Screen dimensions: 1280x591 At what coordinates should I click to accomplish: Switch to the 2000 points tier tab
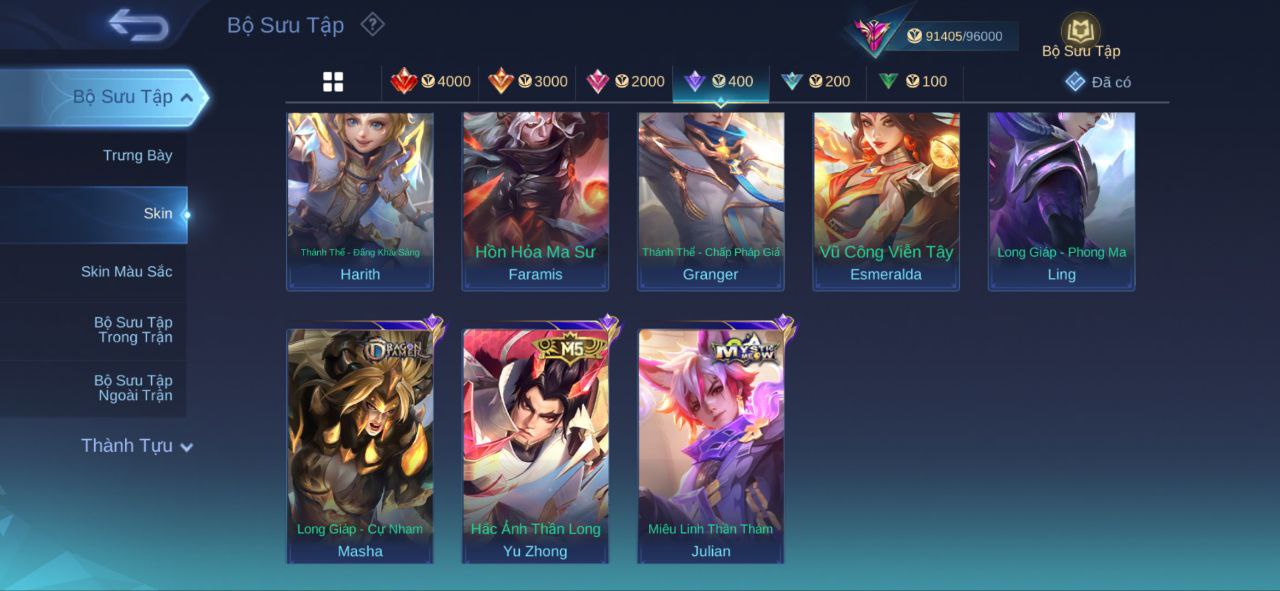coord(625,81)
